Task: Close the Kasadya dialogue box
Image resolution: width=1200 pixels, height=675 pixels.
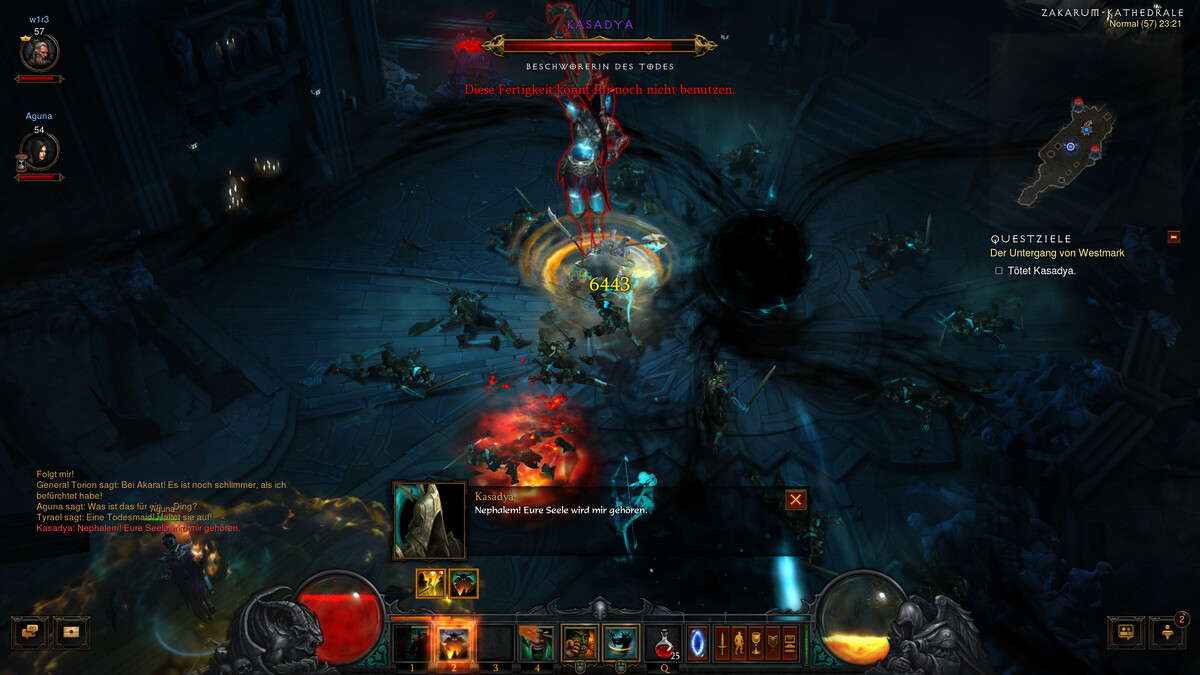Action: [x=796, y=499]
